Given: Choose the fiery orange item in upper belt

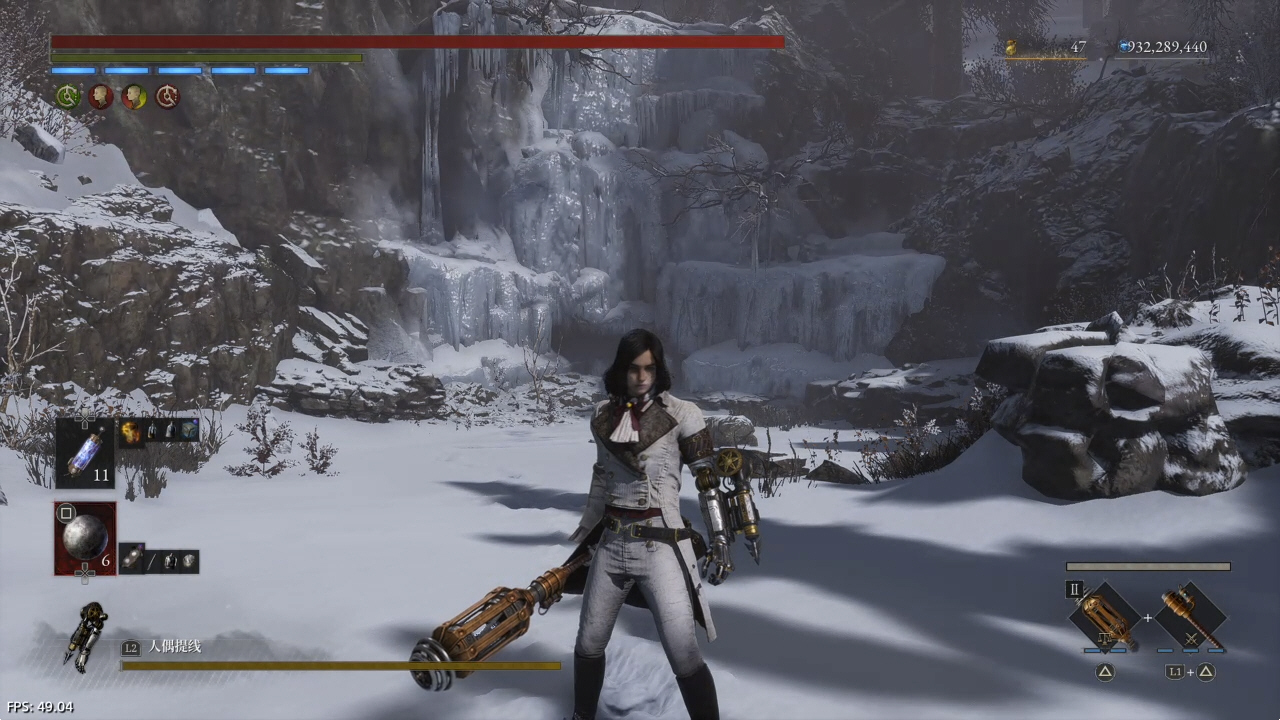Looking at the screenshot, I should 131,431.
